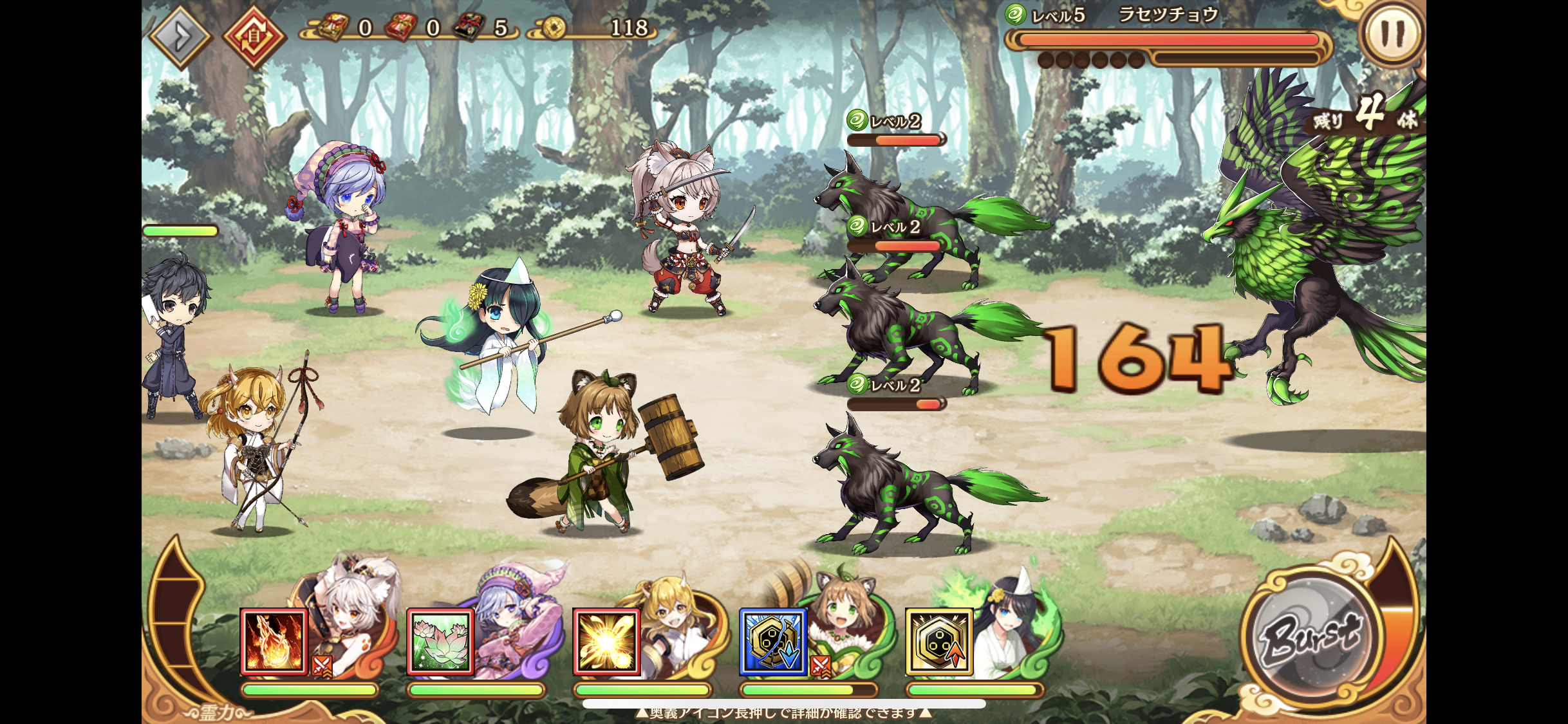
Task: Activate the Burst gauge button
Action: (1311, 635)
